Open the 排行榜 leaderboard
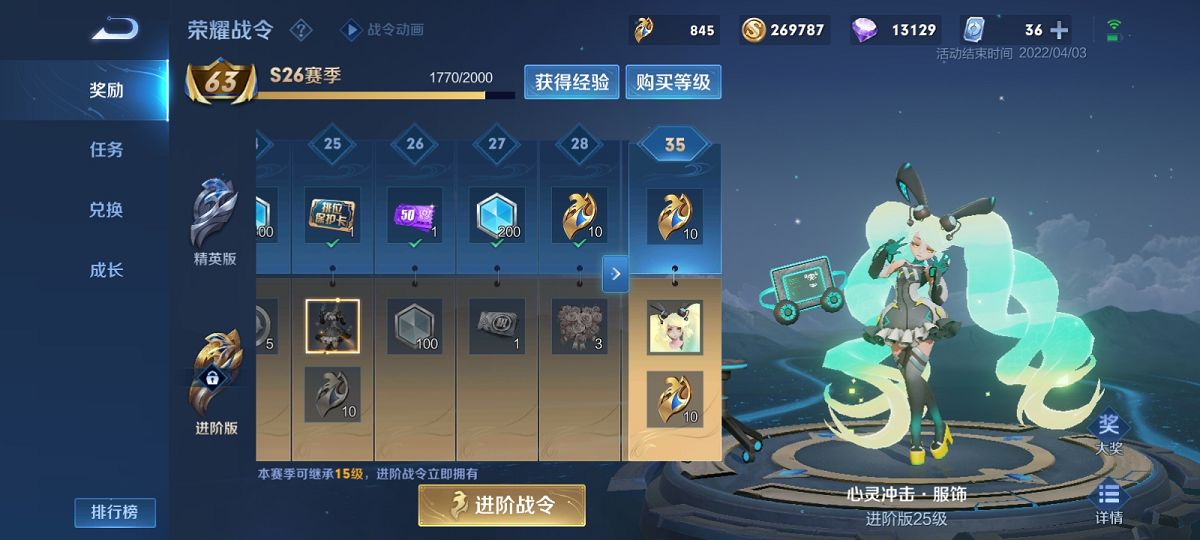Image resolution: width=1200 pixels, height=540 pixels. pyautogui.click(x=114, y=513)
